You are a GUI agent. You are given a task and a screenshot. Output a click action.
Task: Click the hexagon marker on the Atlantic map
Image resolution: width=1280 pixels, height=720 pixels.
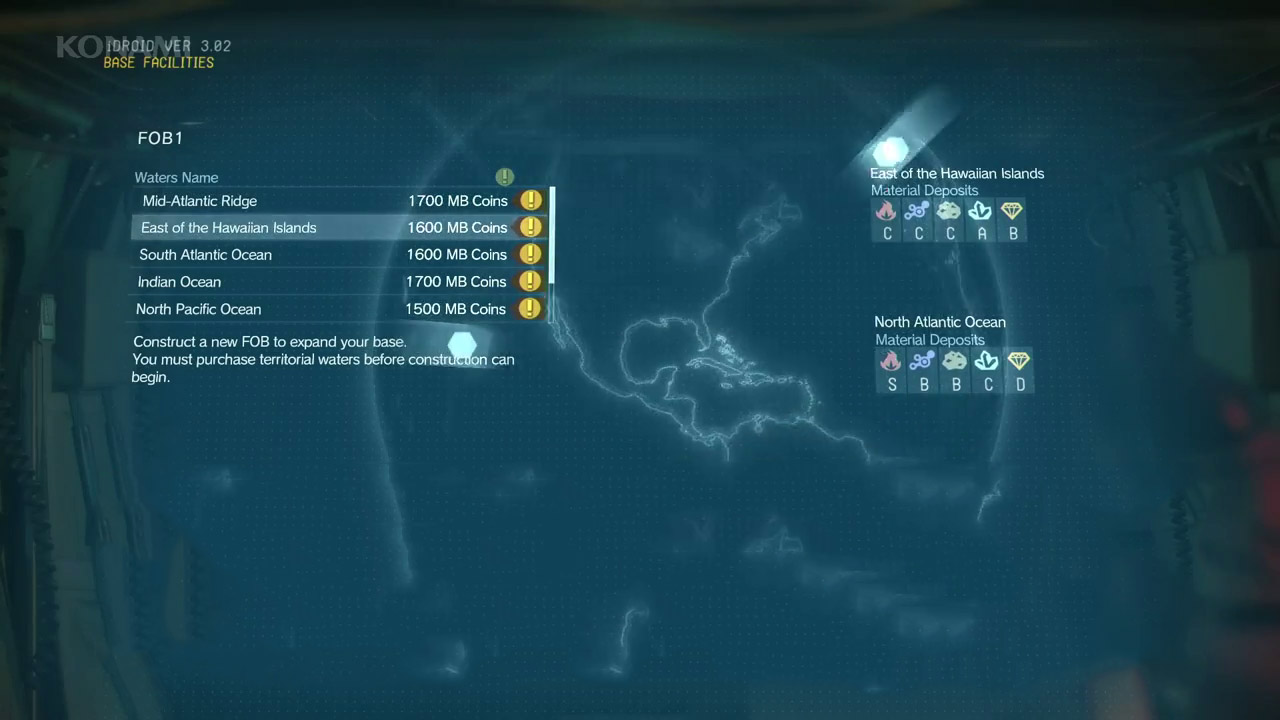pyautogui.click(x=462, y=345)
